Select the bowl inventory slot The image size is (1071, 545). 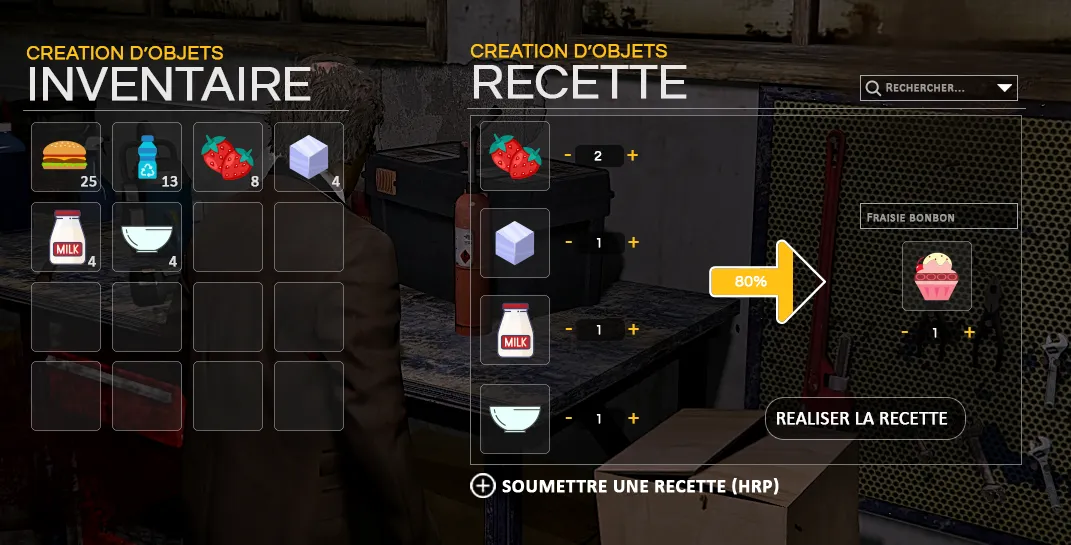(147, 237)
